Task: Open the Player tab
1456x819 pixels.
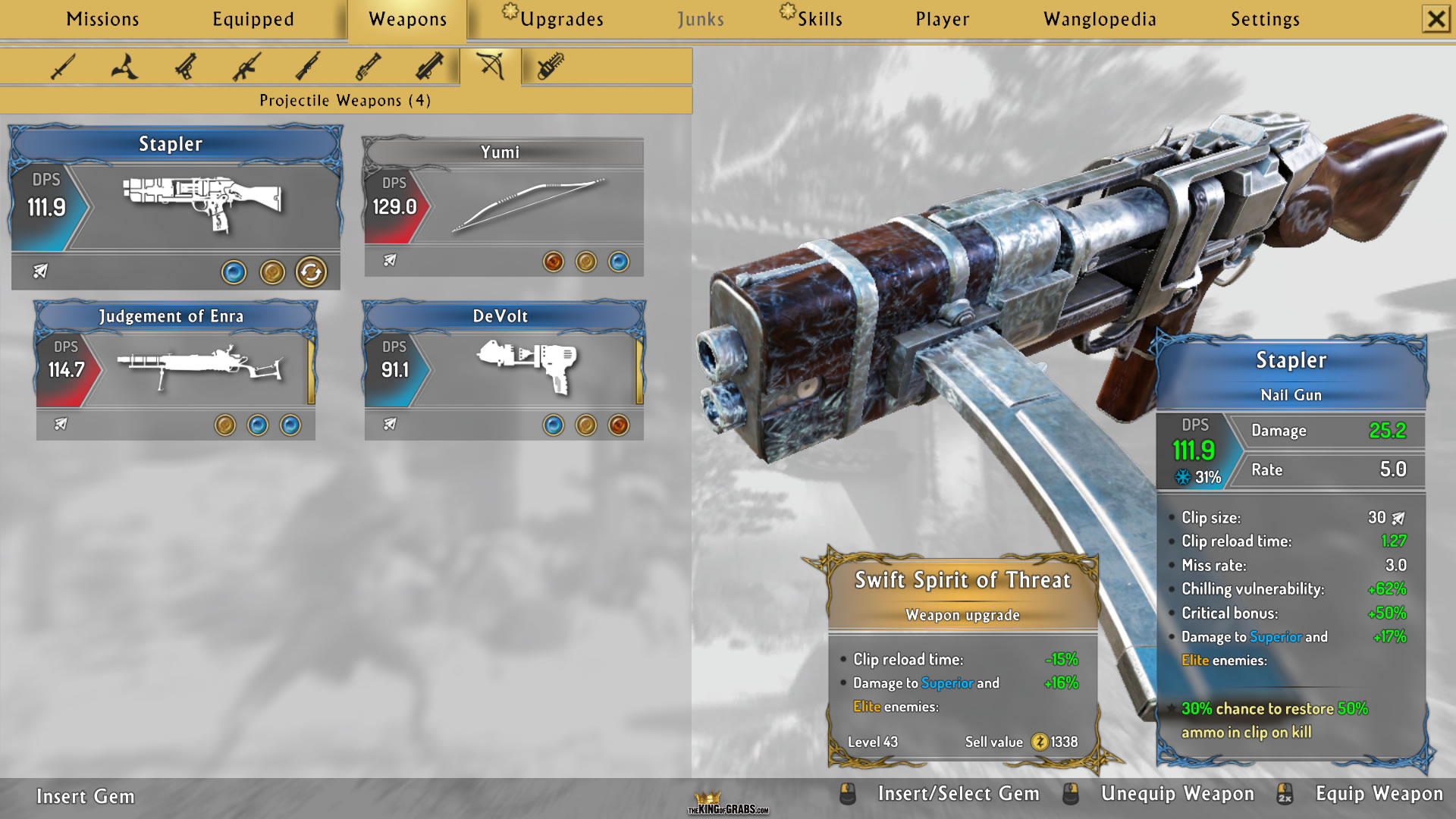Action: pyautogui.click(x=942, y=19)
